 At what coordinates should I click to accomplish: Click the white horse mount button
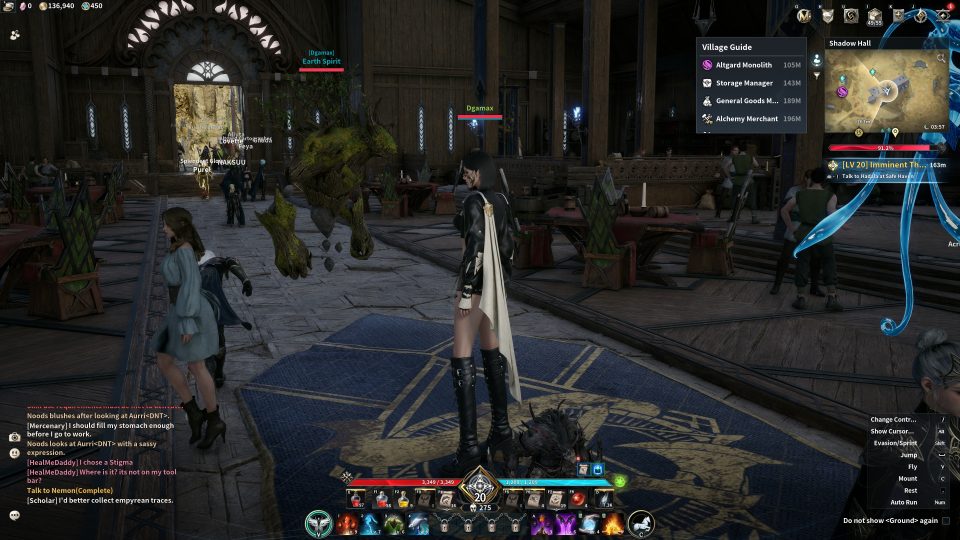point(639,524)
